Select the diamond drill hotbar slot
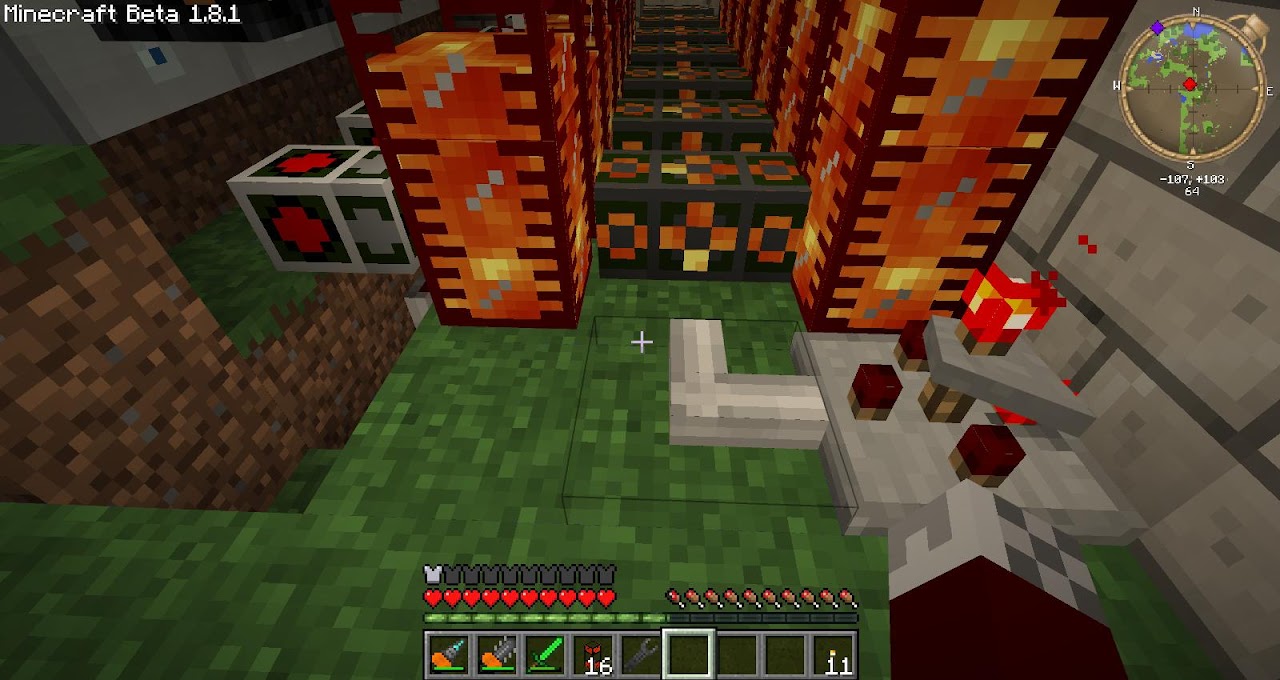 tap(449, 654)
